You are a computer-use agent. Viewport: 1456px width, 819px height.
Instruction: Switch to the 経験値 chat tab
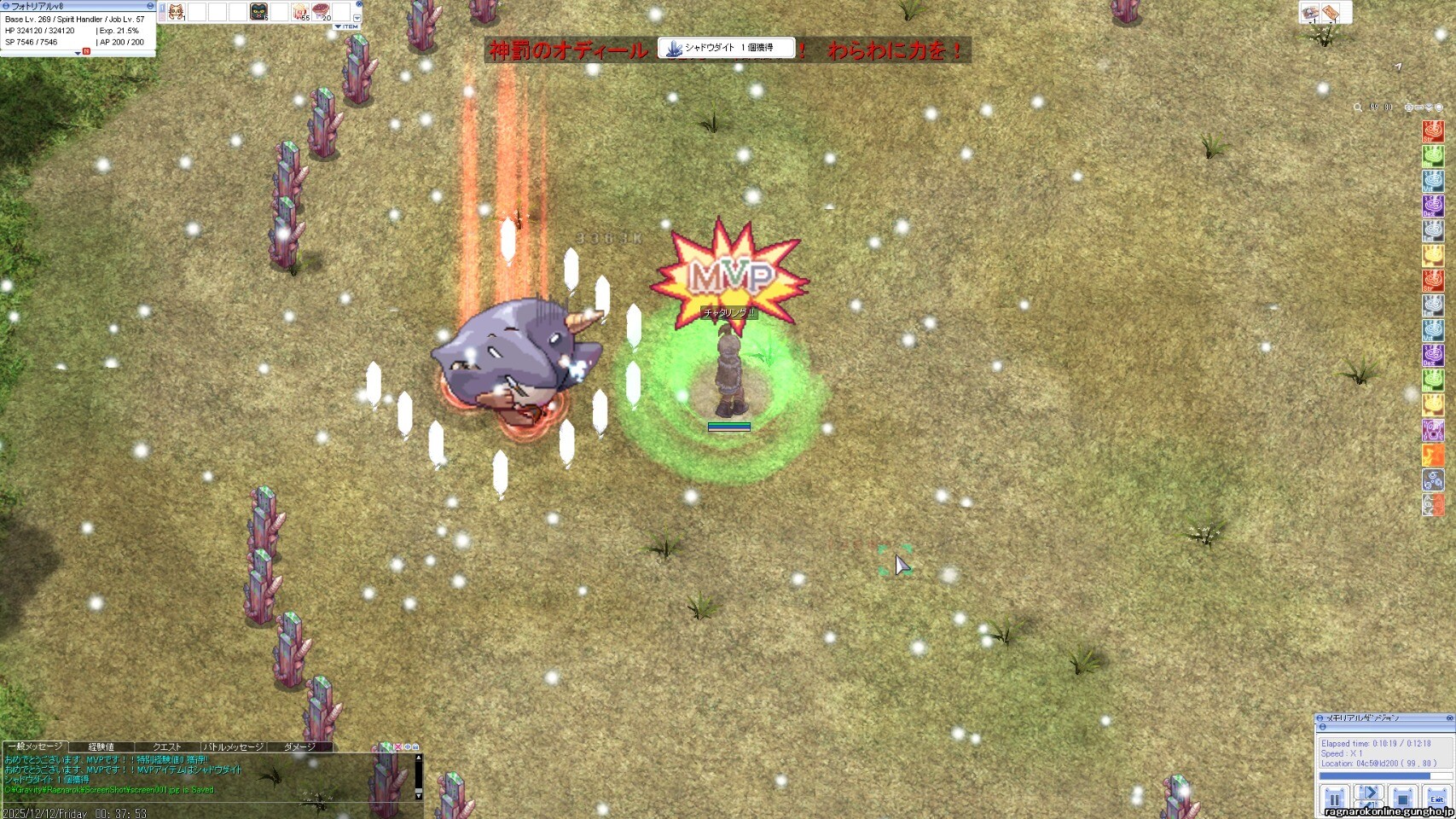101,746
